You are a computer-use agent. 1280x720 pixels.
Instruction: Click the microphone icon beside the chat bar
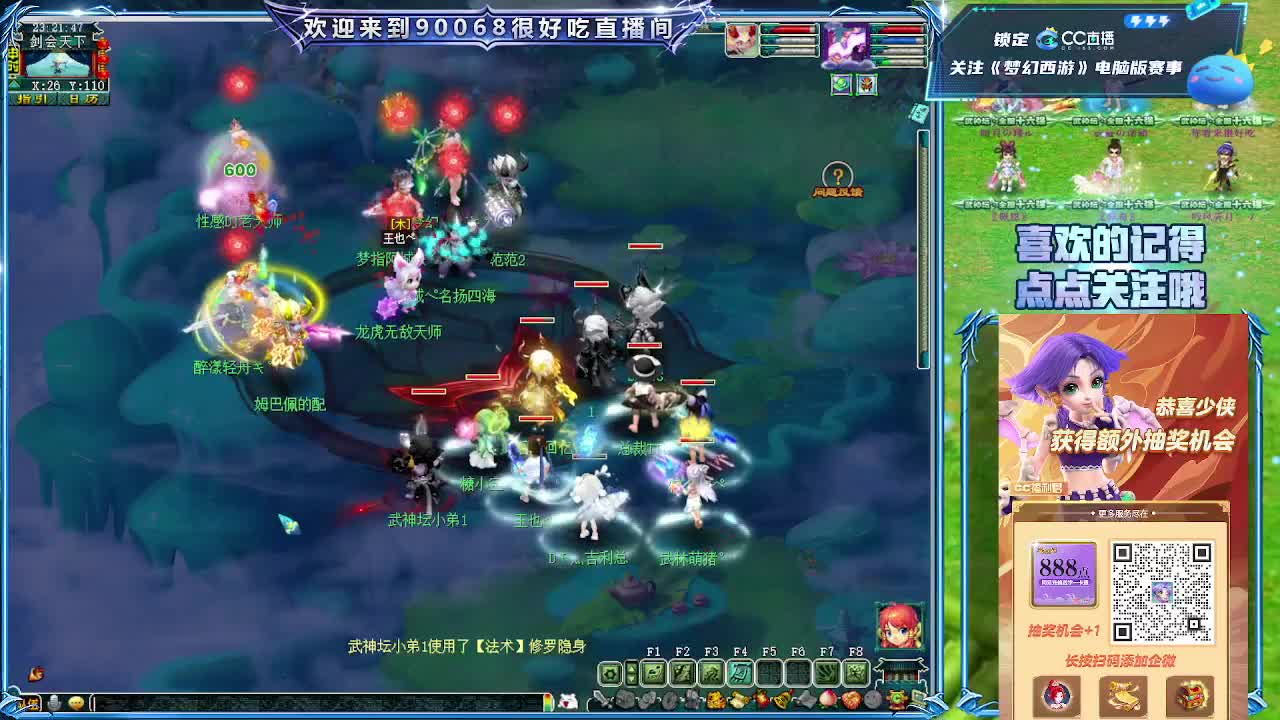click(55, 700)
